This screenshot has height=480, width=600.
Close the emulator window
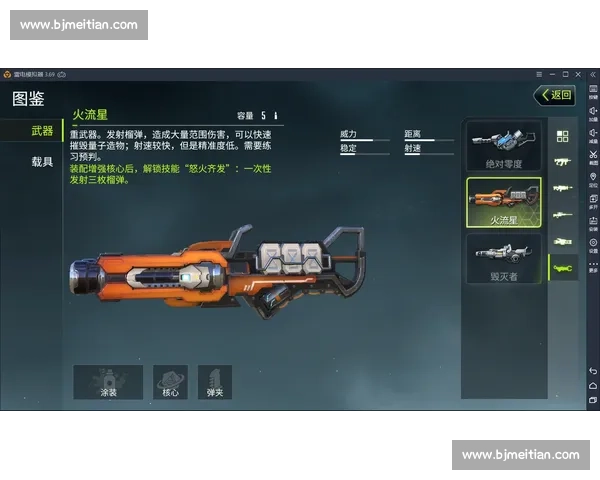(x=577, y=74)
